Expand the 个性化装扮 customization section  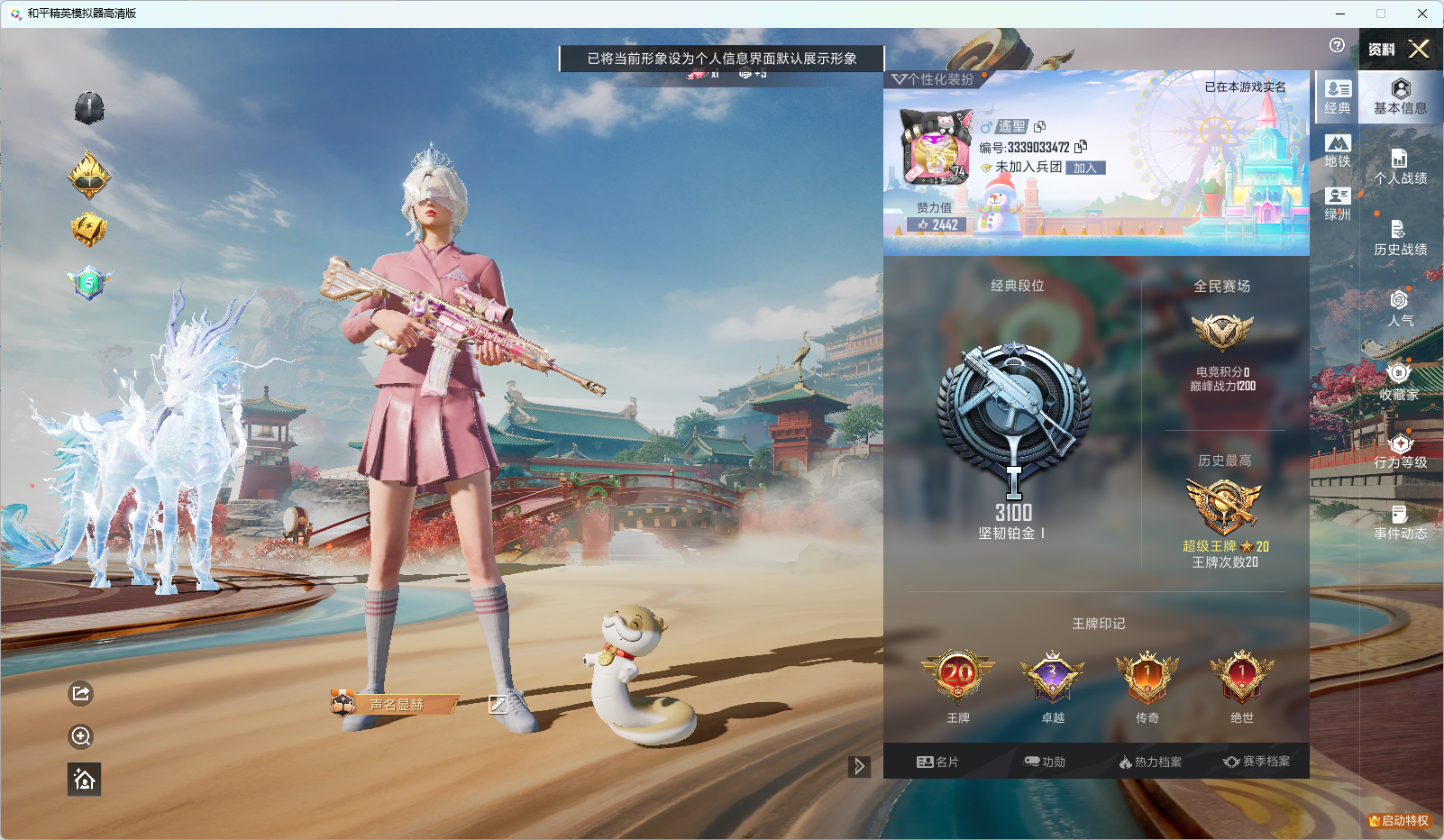click(x=934, y=78)
